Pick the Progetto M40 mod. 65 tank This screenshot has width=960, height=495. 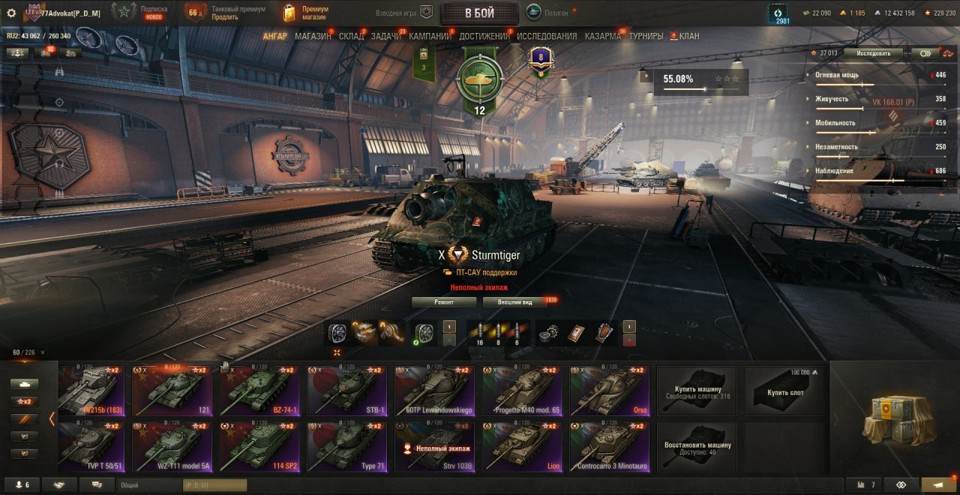(x=520, y=389)
